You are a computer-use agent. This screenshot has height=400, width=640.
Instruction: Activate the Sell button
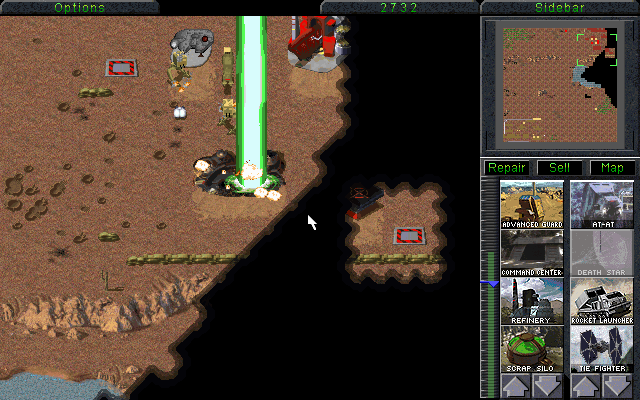click(559, 167)
